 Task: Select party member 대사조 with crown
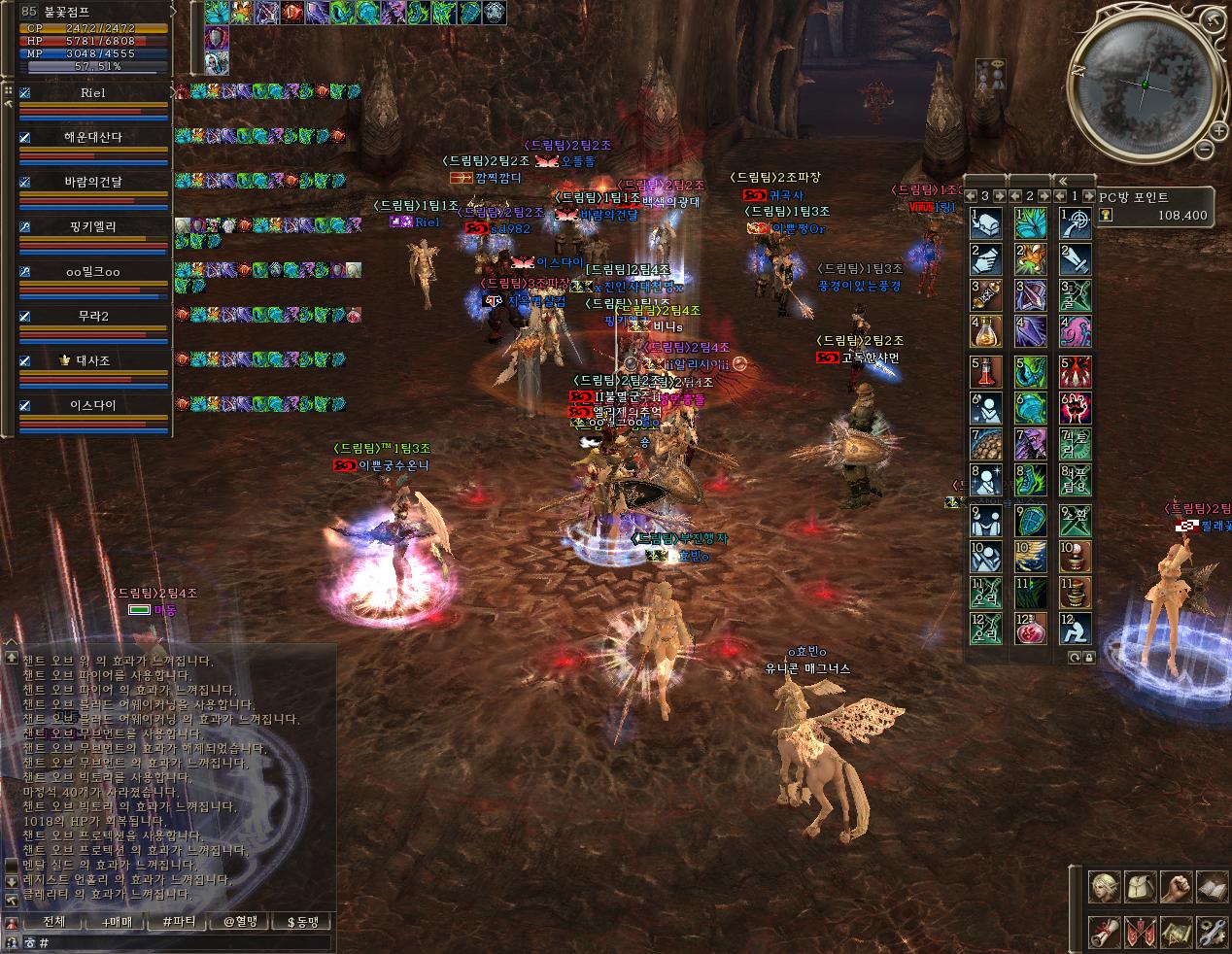pyautogui.click(x=93, y=360)
